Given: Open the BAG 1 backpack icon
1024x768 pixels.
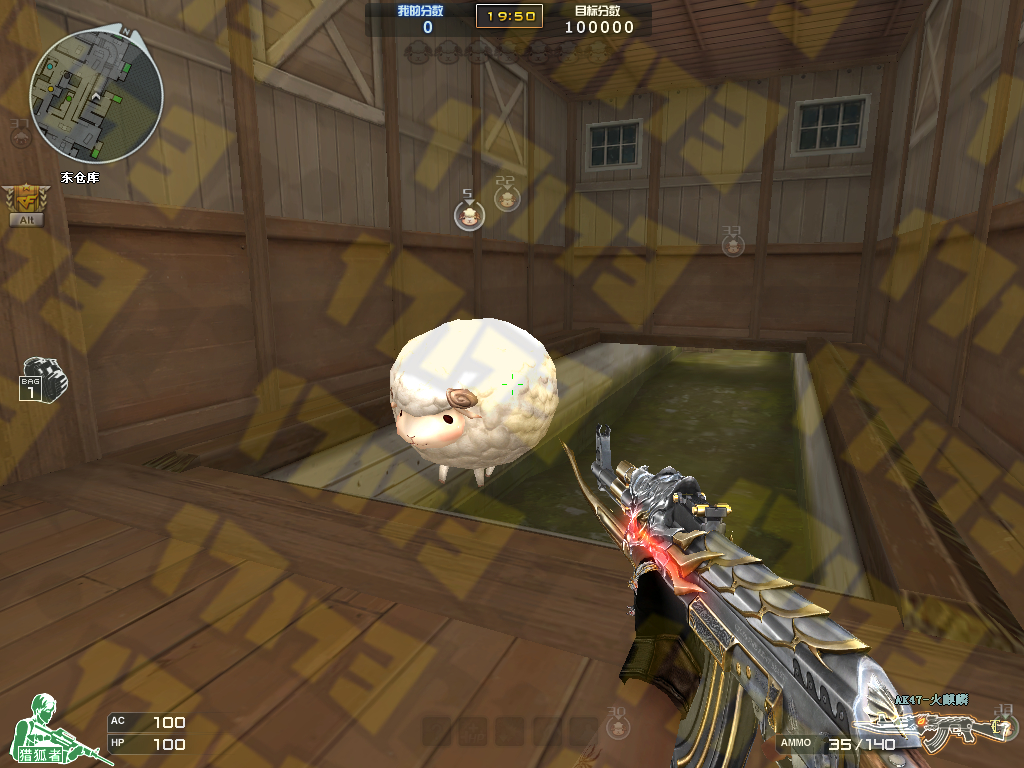Looking at the screenshot, I should pos(42,379).
